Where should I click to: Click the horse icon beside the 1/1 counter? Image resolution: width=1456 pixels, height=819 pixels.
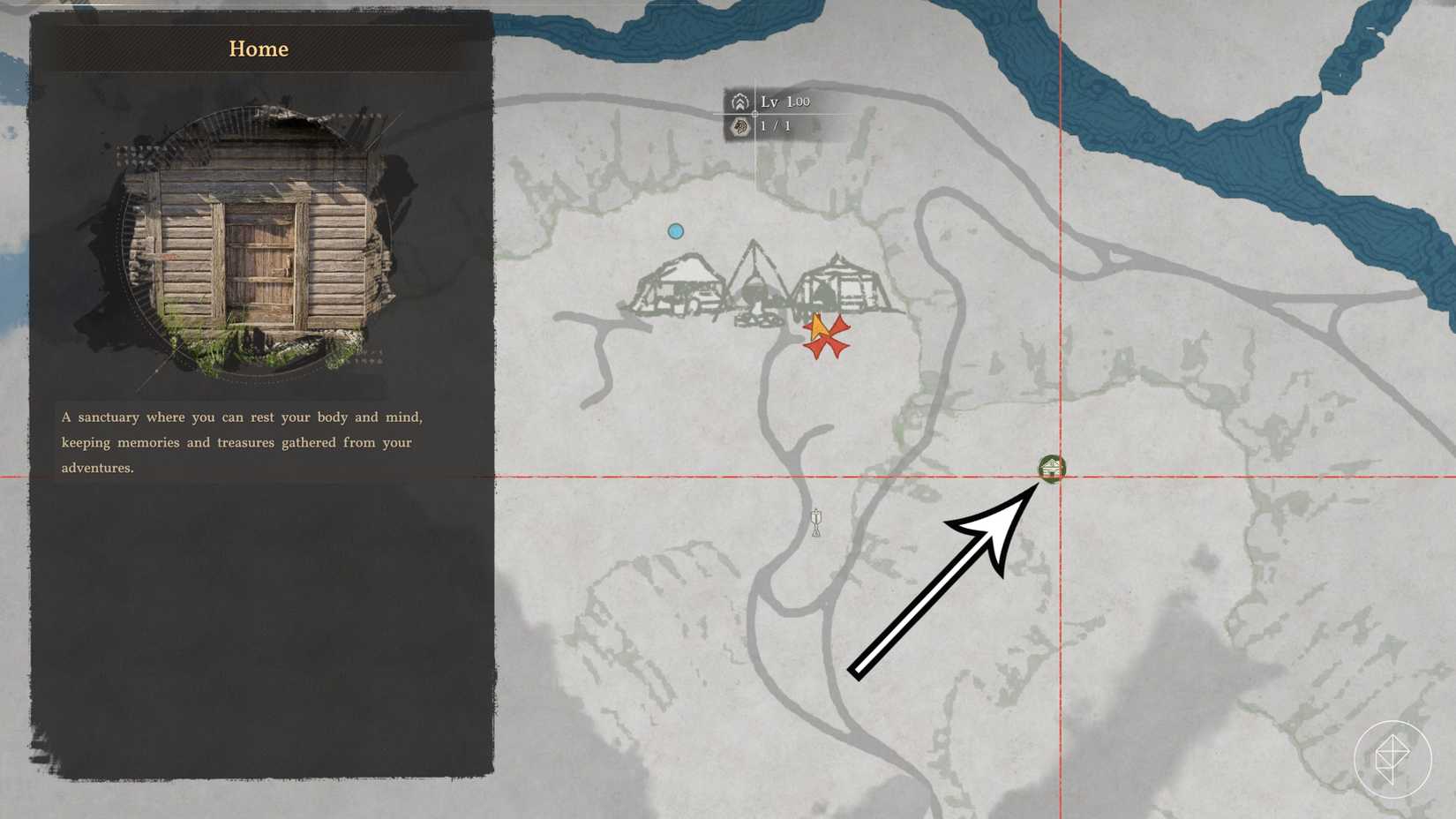pyautogui.click(x=739, y=126)
